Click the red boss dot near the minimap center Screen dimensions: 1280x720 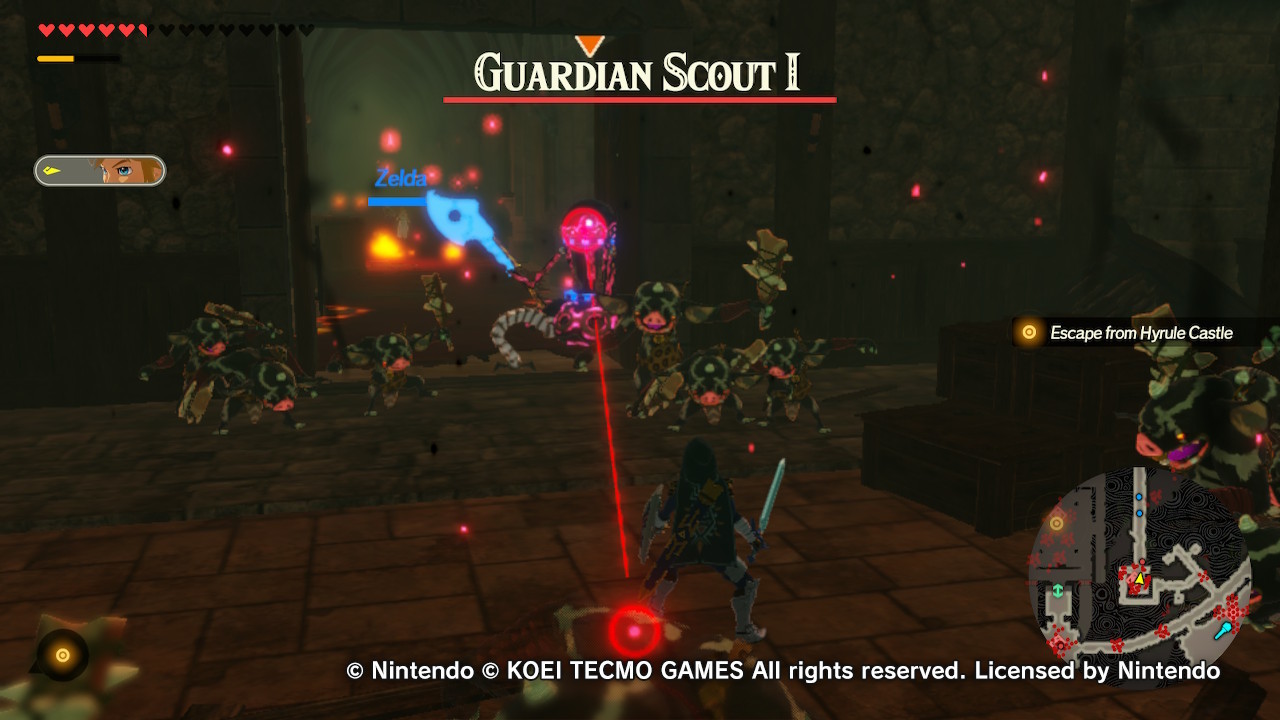tap(1143, 561)
